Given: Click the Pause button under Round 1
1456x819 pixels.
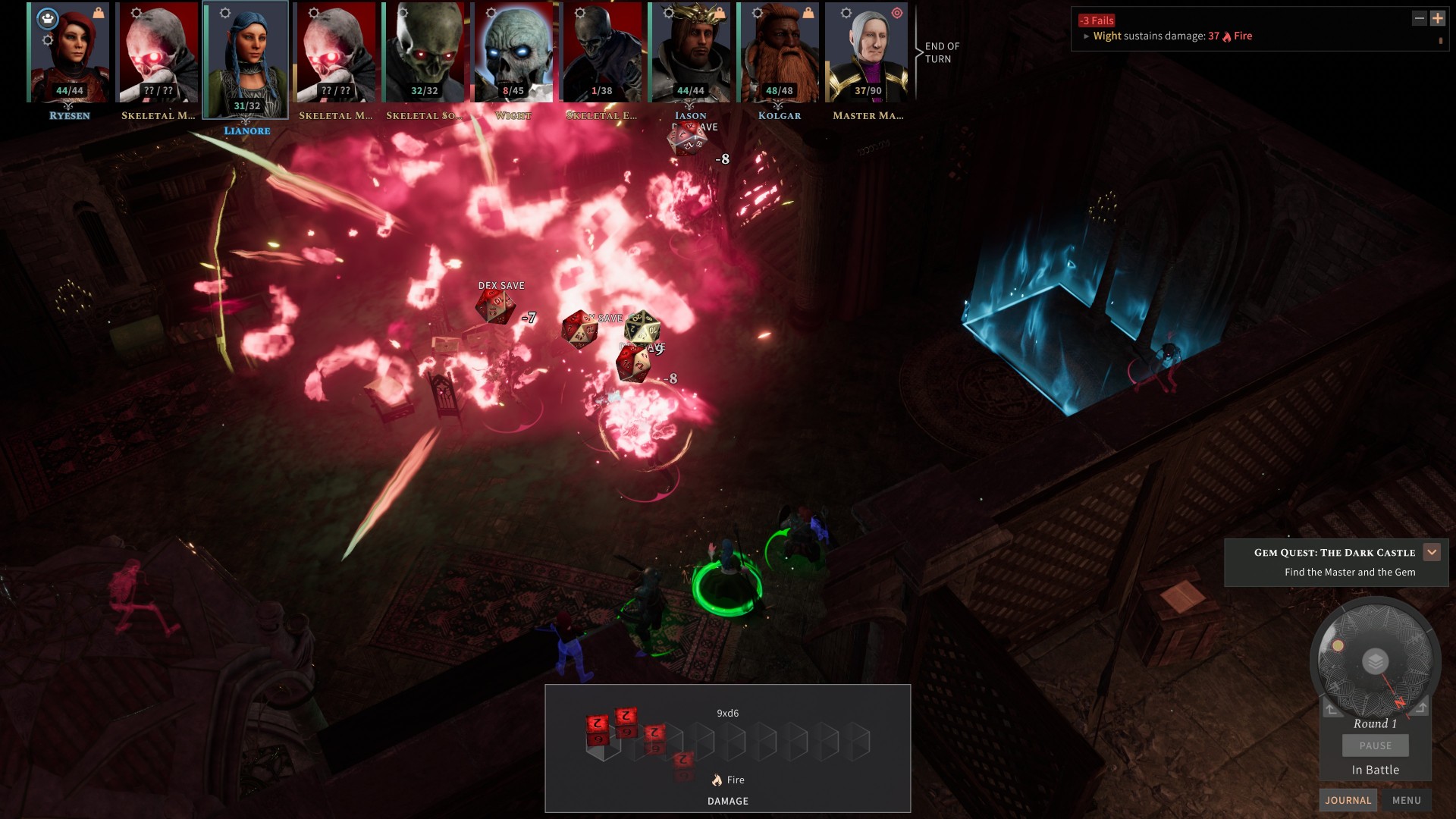Looking at the screenshot, I should click(x=1375, y=745).
